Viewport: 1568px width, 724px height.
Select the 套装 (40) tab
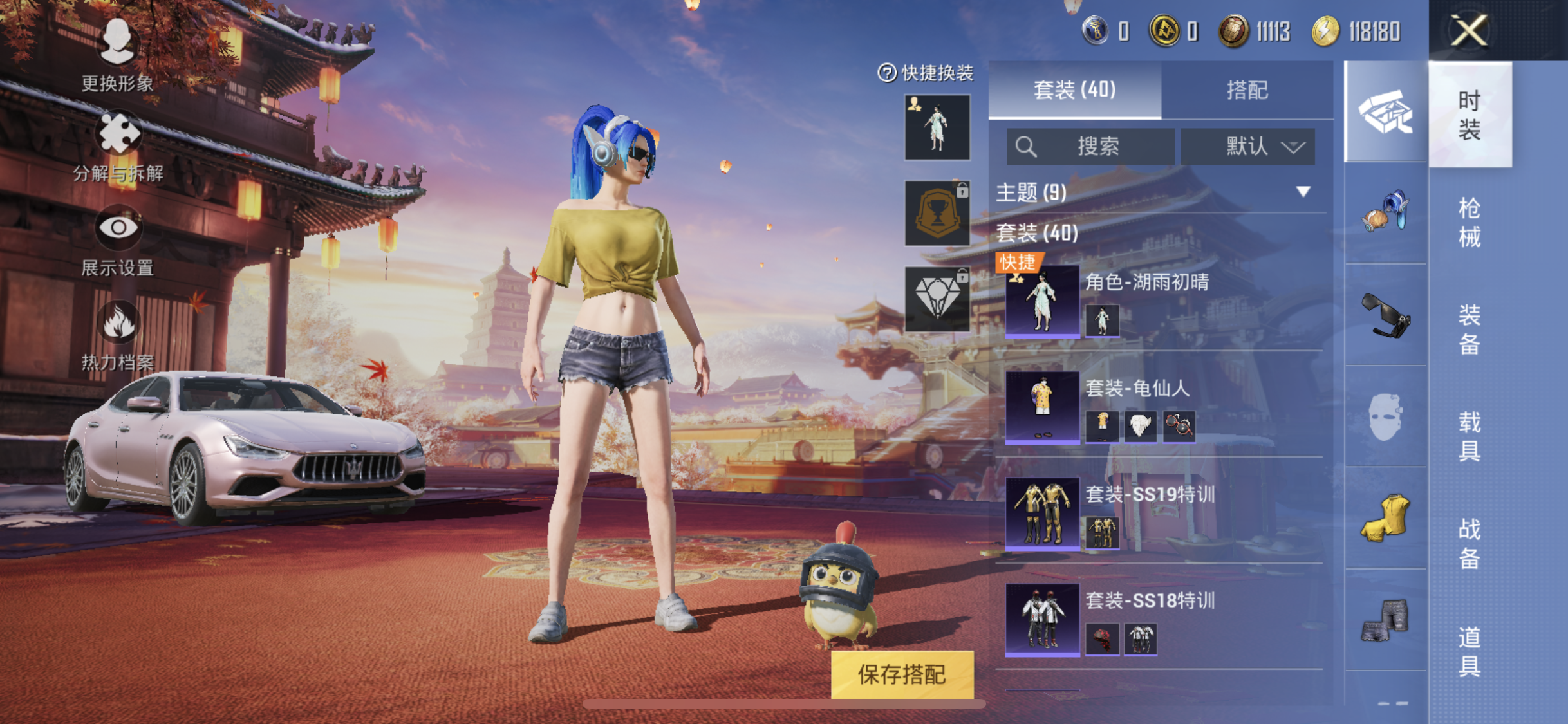point(1074,90)
